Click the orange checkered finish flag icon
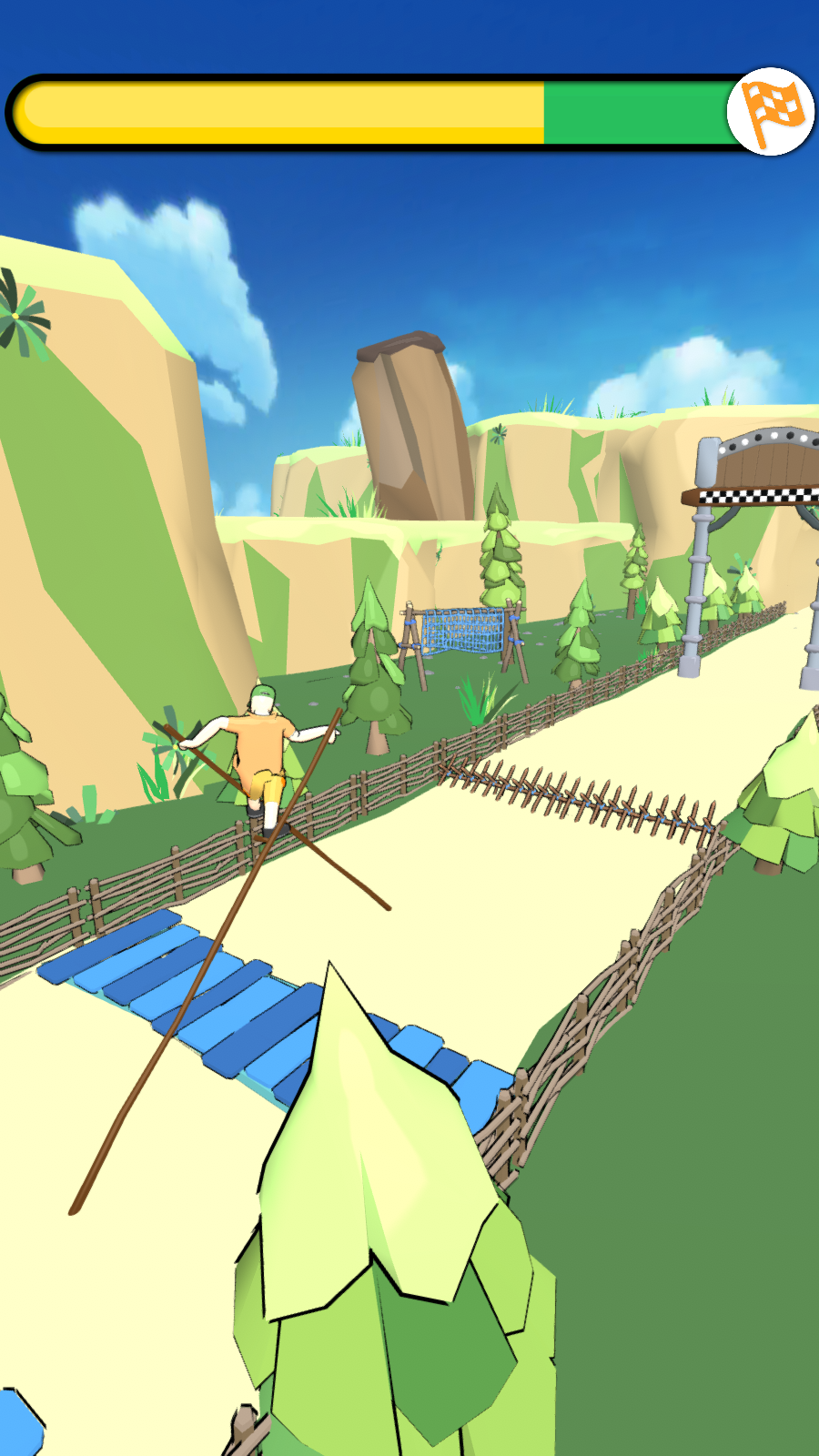Image resolution: width=819 pixels, height=1456 pixels. (771, 111)
